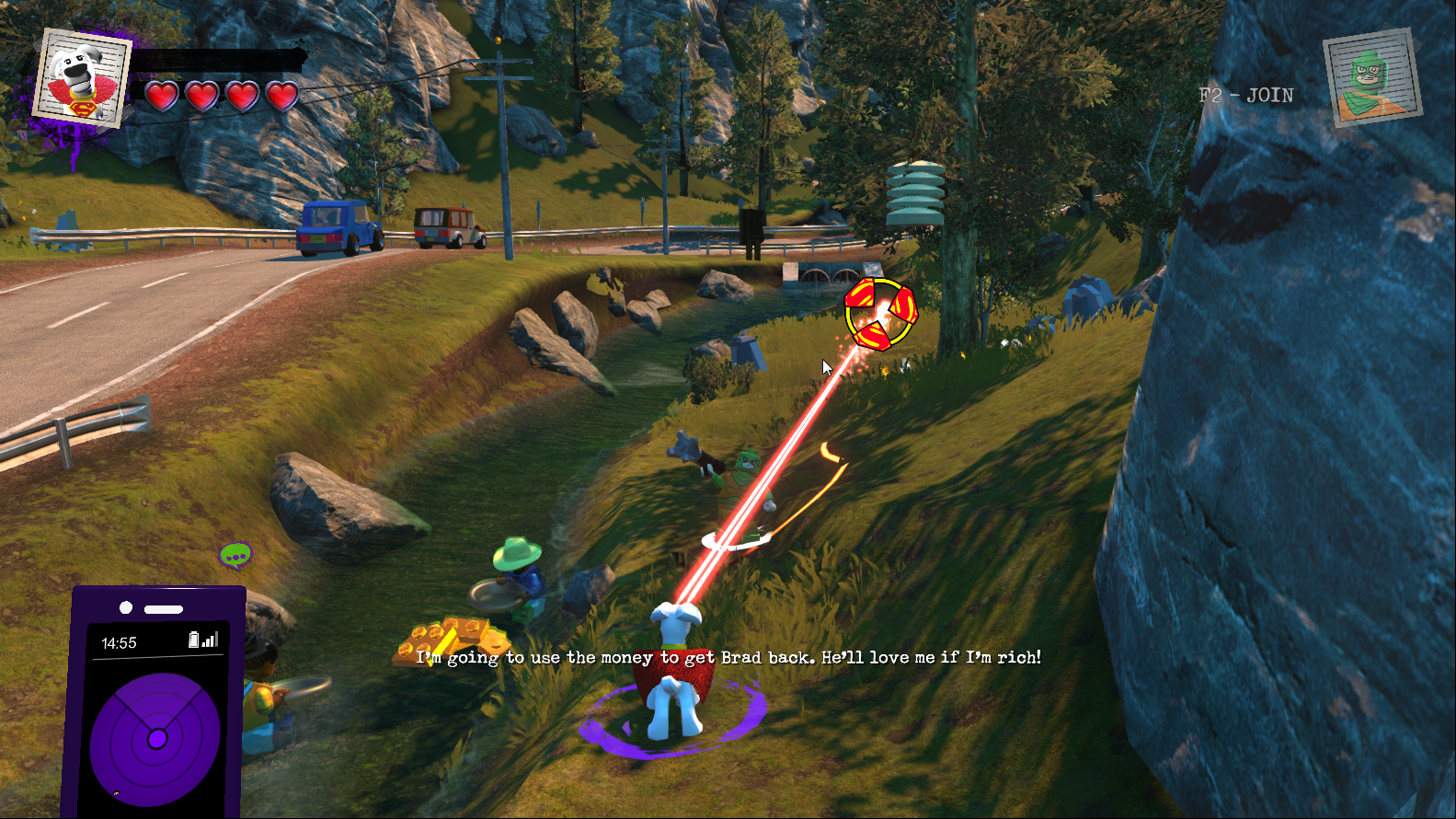Click the Krypto player one portrait
The image size is (1456, 819).
point(81,78)
